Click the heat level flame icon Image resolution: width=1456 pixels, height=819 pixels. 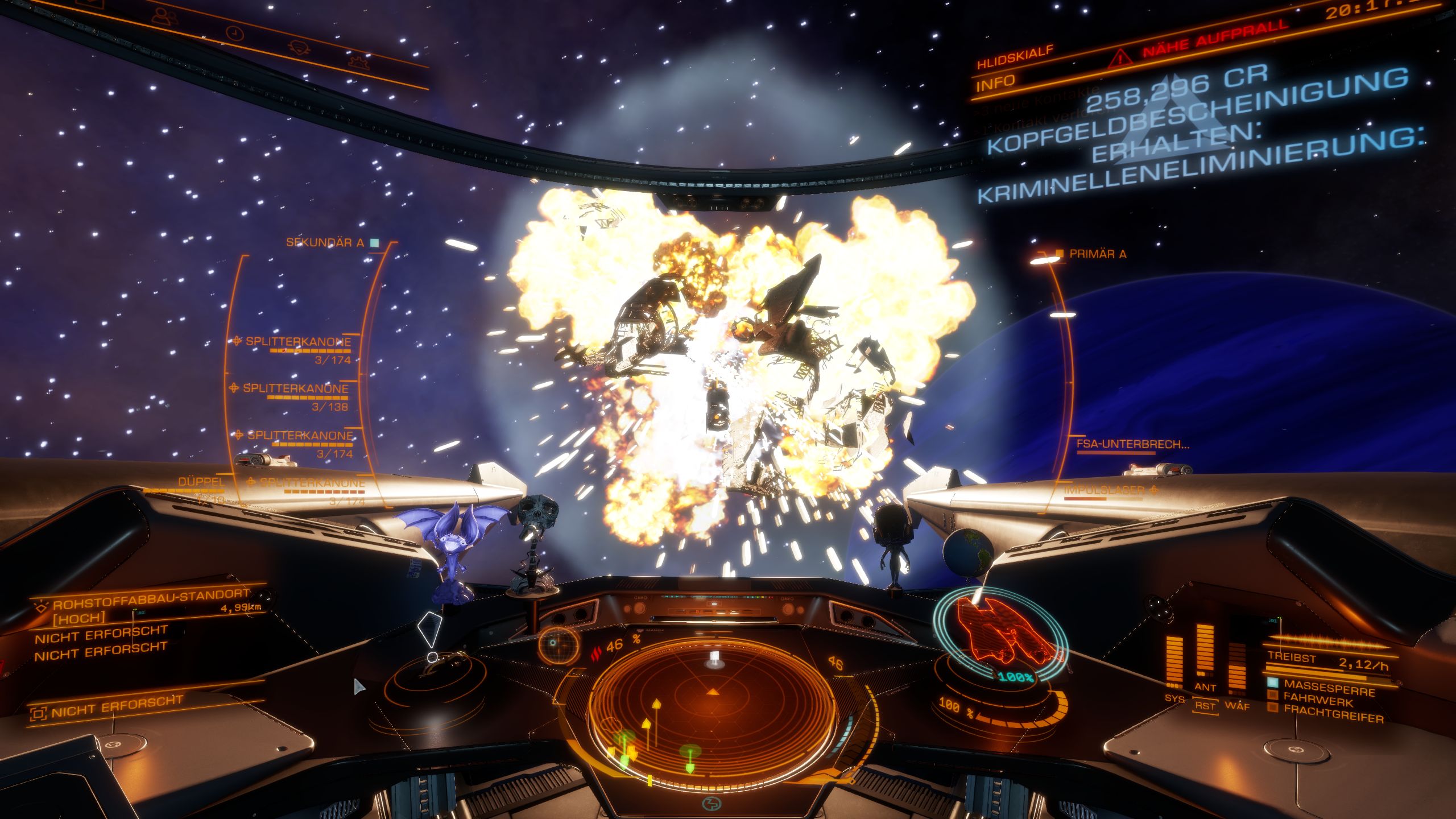[x=597, y=650]
